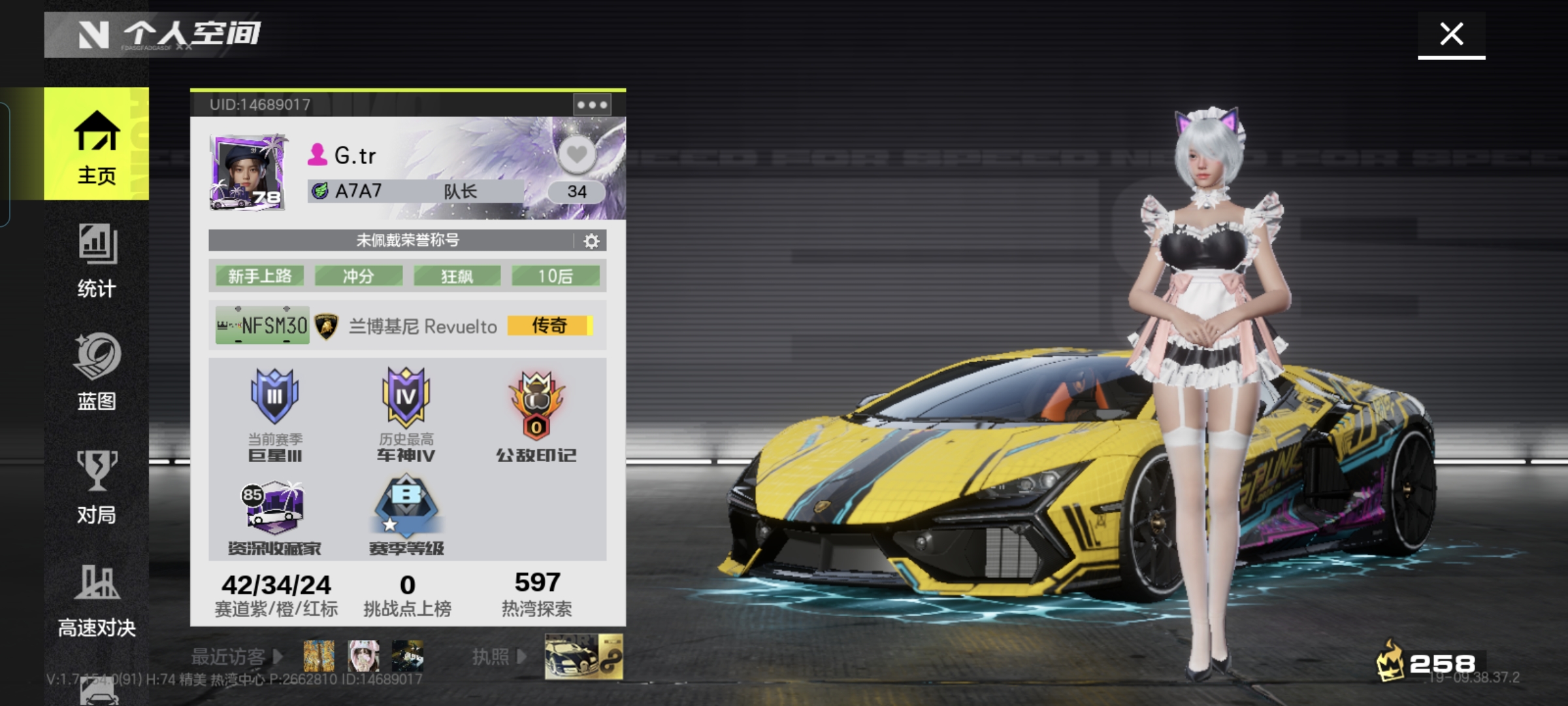Open the 对局 match history tab
The height and width of the screenshot is (706, 1568).
coord(97,487)
